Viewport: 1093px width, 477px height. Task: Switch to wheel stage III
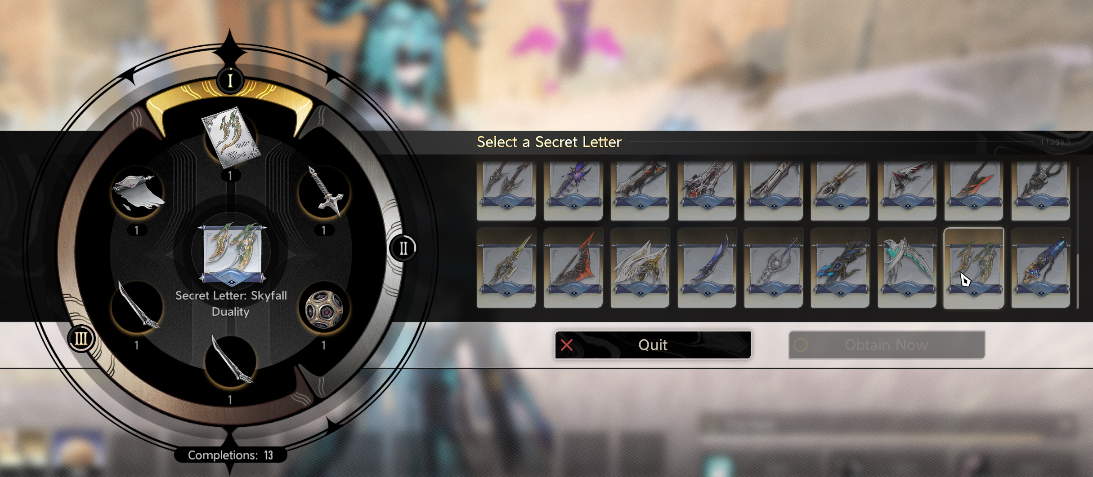[80, 338]
